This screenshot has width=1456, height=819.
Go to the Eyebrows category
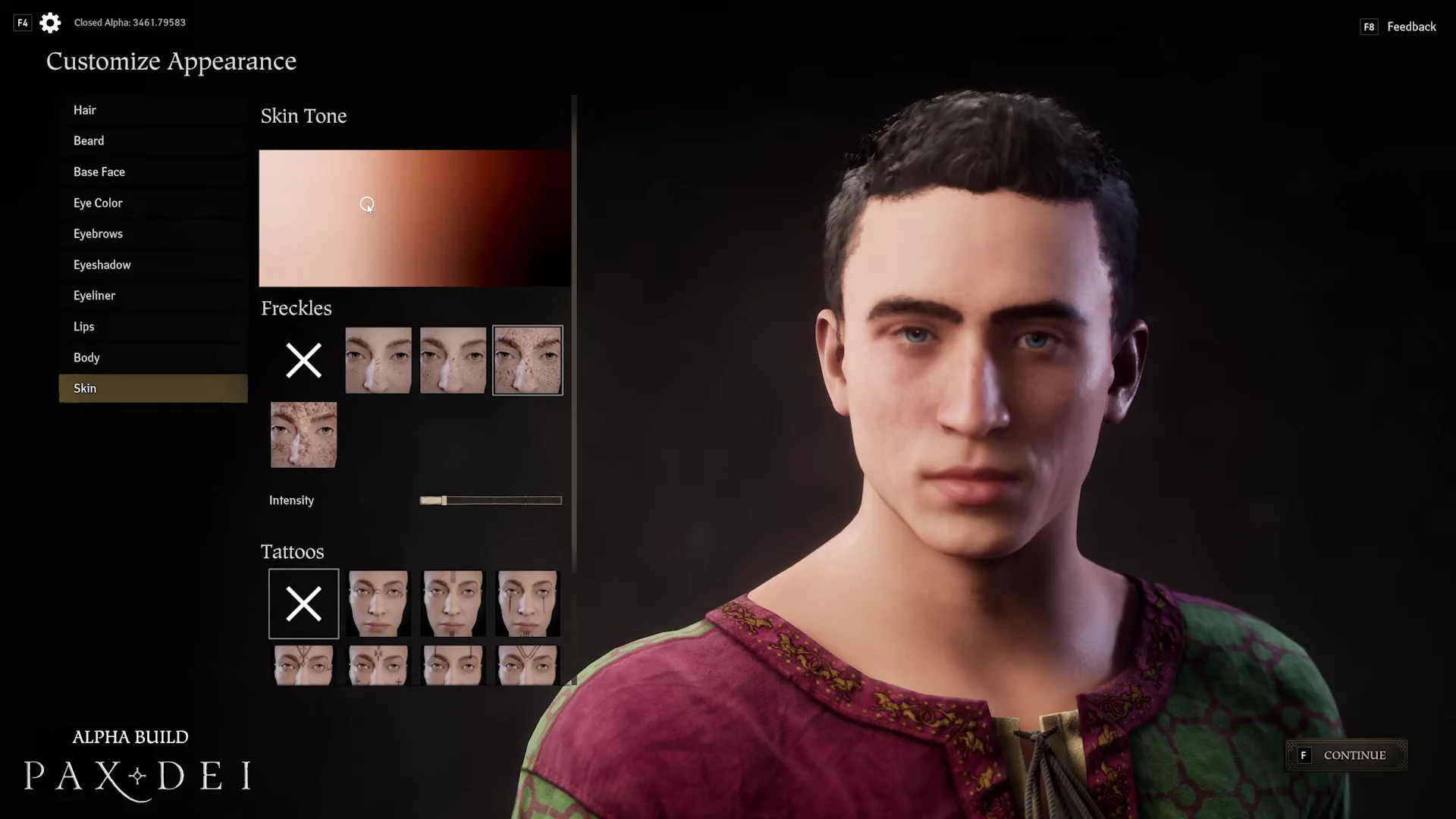pyautogui.click(x=98, y=234)
